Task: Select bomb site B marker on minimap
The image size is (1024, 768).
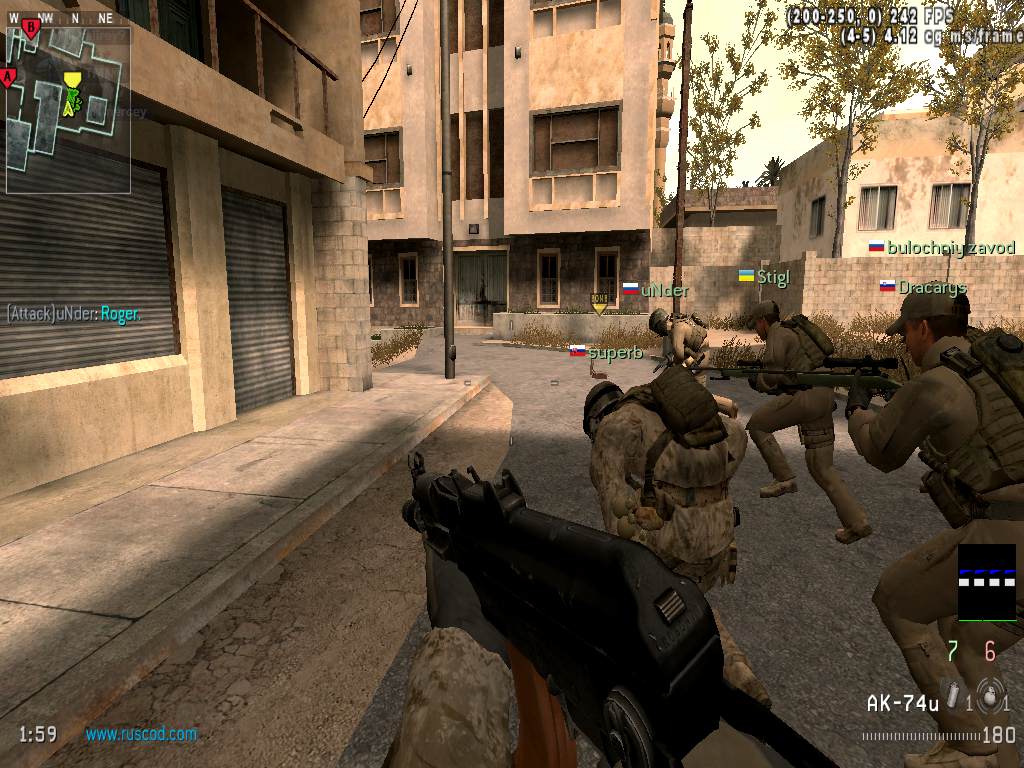Action: pos(31,27)
